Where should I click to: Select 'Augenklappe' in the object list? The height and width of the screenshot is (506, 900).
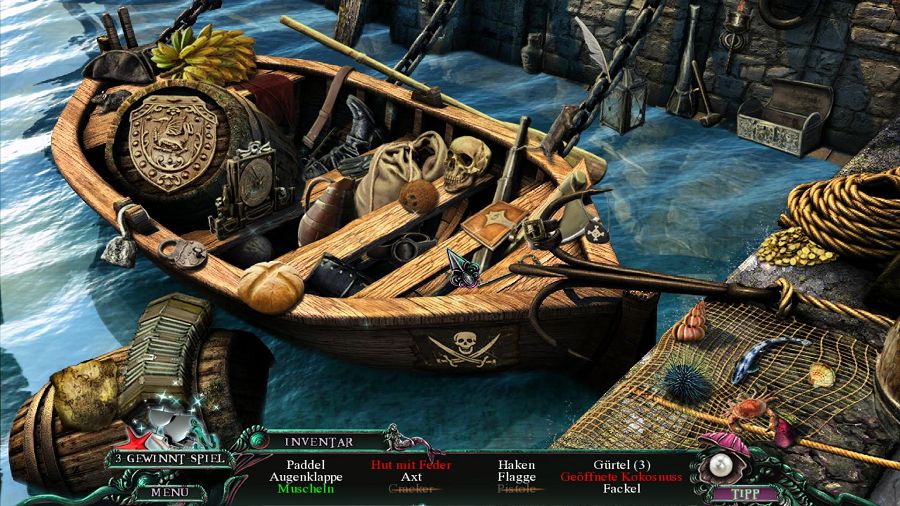tap(305, 477)
